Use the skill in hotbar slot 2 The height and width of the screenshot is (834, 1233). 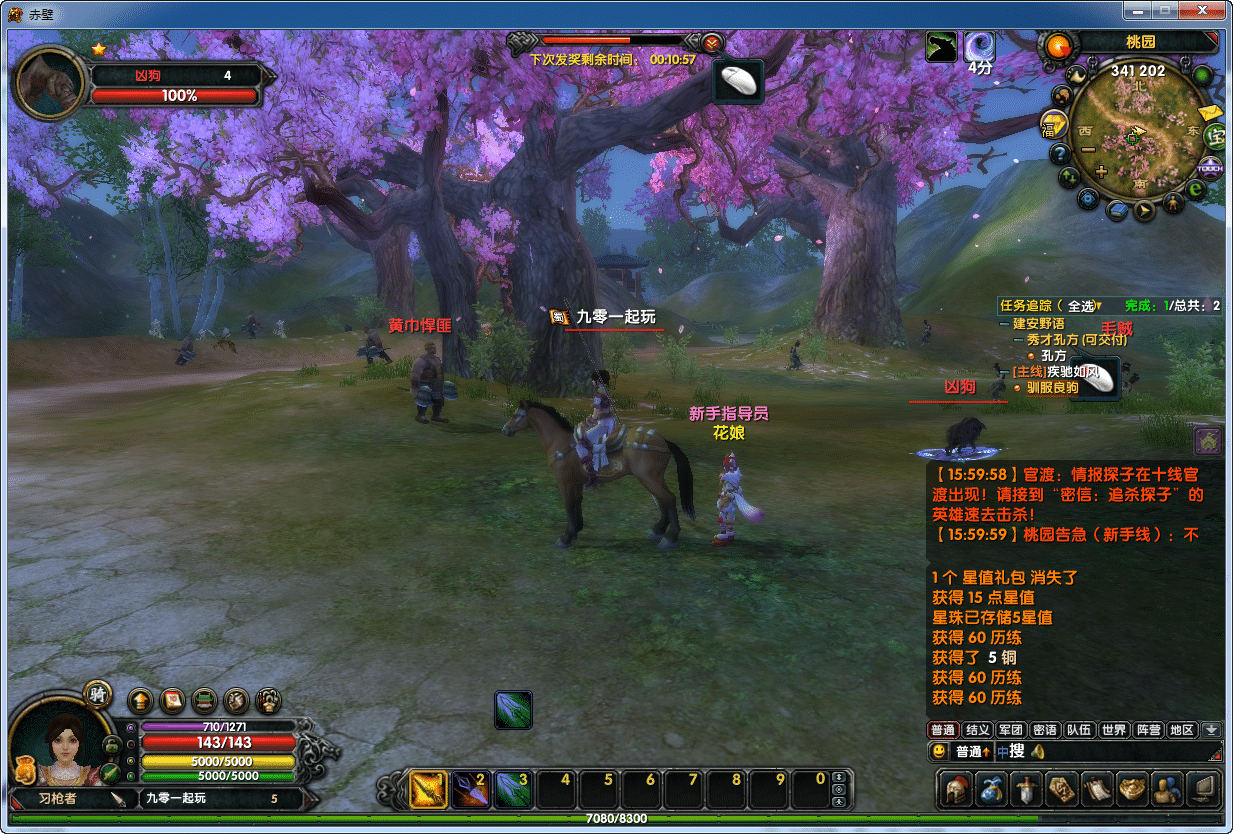click(x=470, y=790)
